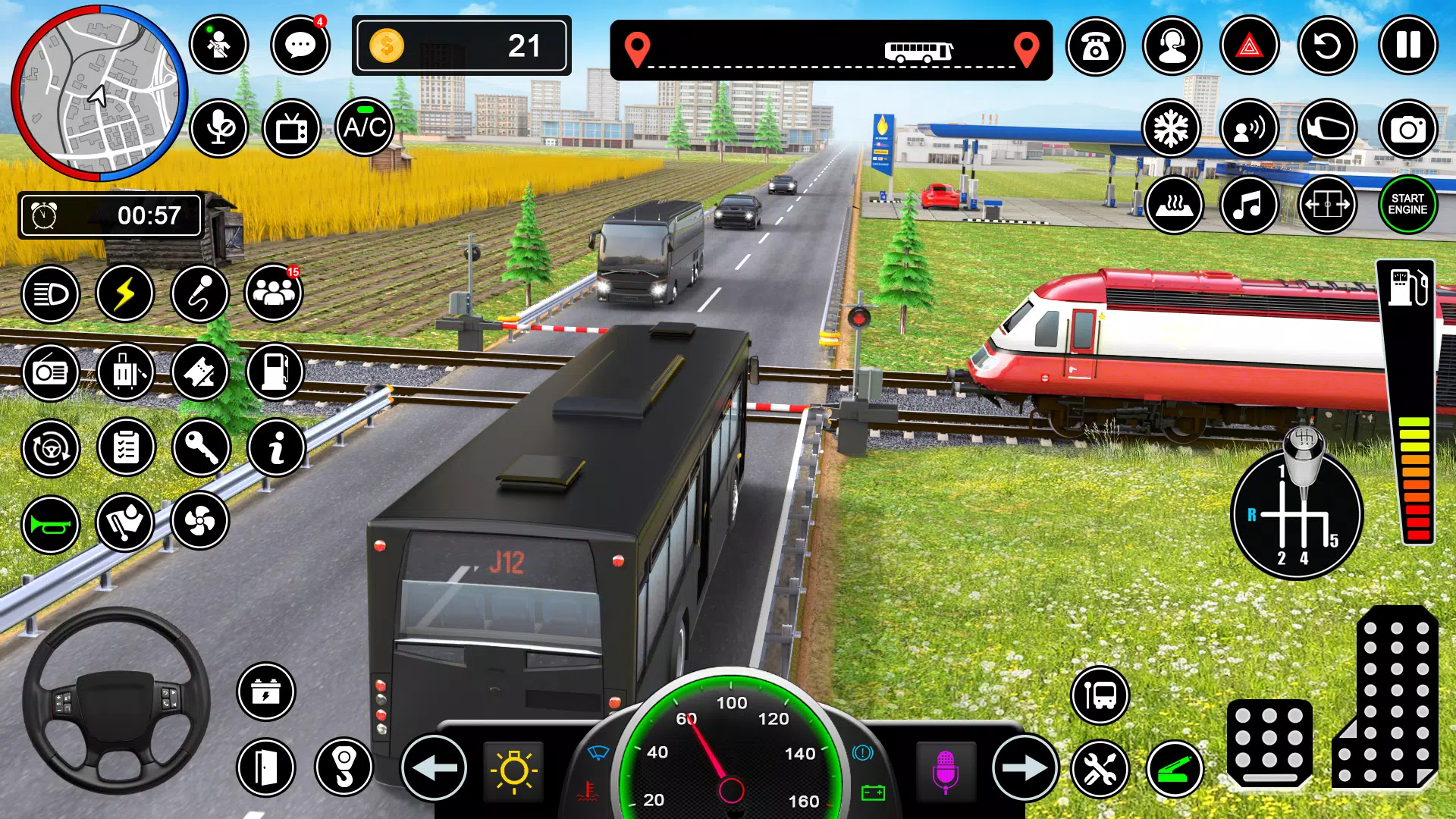Open the telephone call icon
The image size is (1456, 819).
[x=1095, y=46]
